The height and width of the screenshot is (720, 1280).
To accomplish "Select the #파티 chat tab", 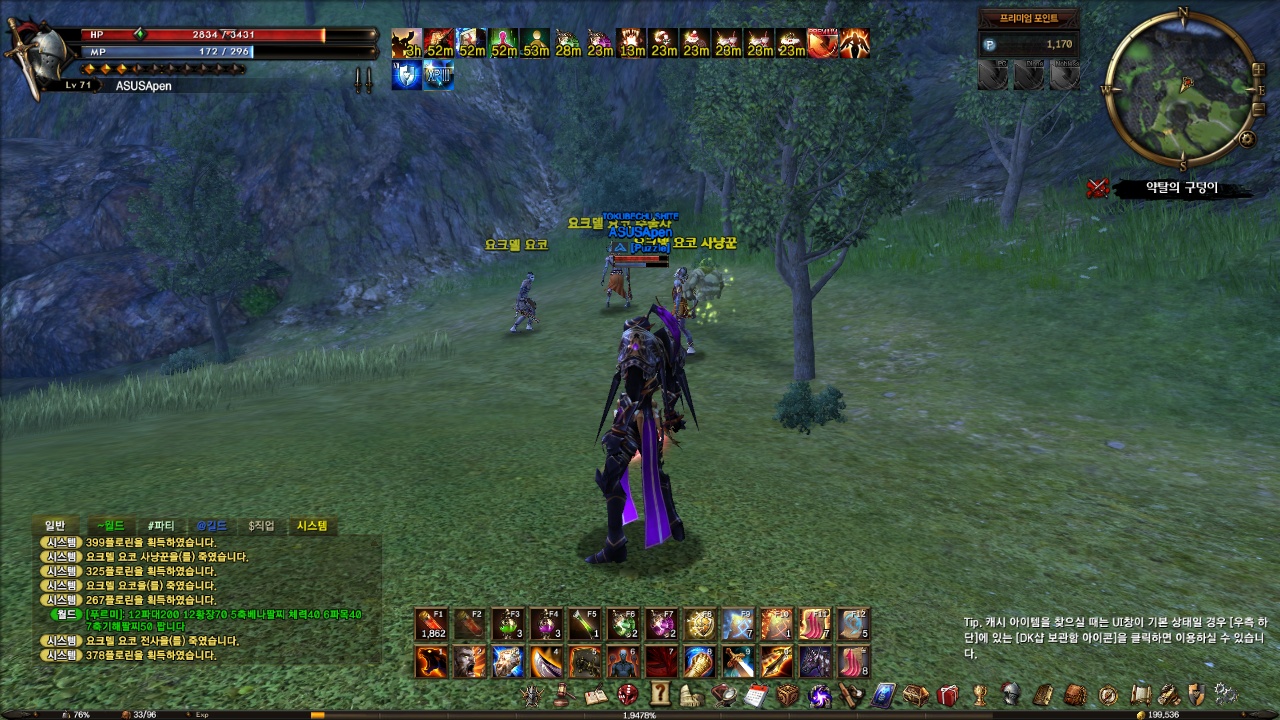I will coord(160,526).
